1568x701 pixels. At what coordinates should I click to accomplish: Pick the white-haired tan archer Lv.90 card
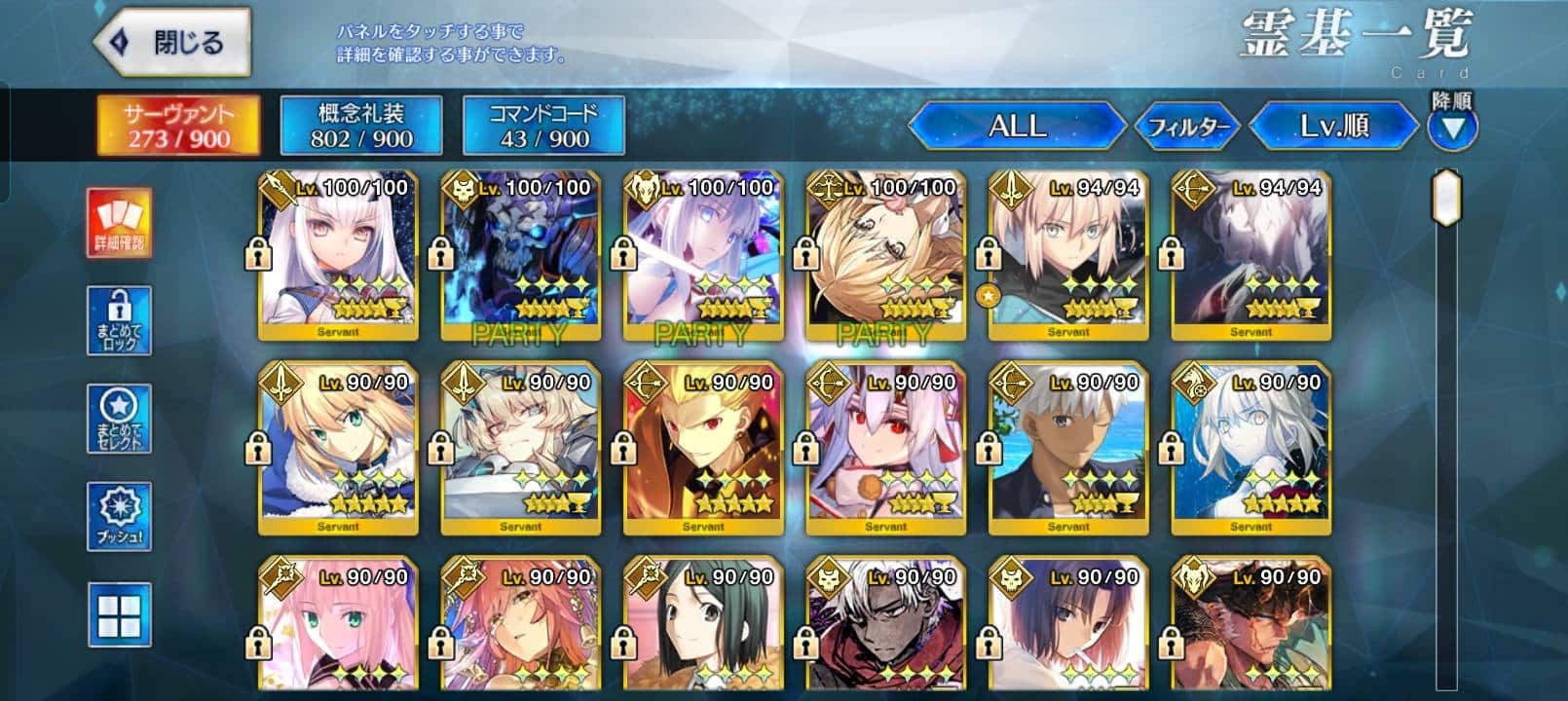(x=1068, y=448)
